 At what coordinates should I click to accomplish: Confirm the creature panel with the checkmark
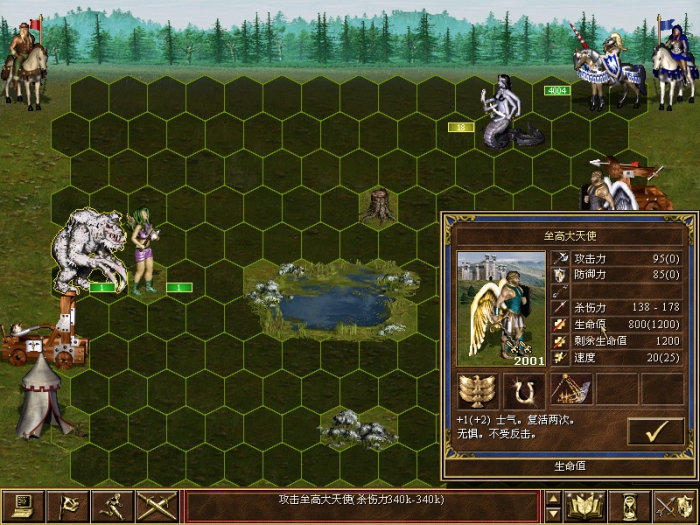click(656, 432)
